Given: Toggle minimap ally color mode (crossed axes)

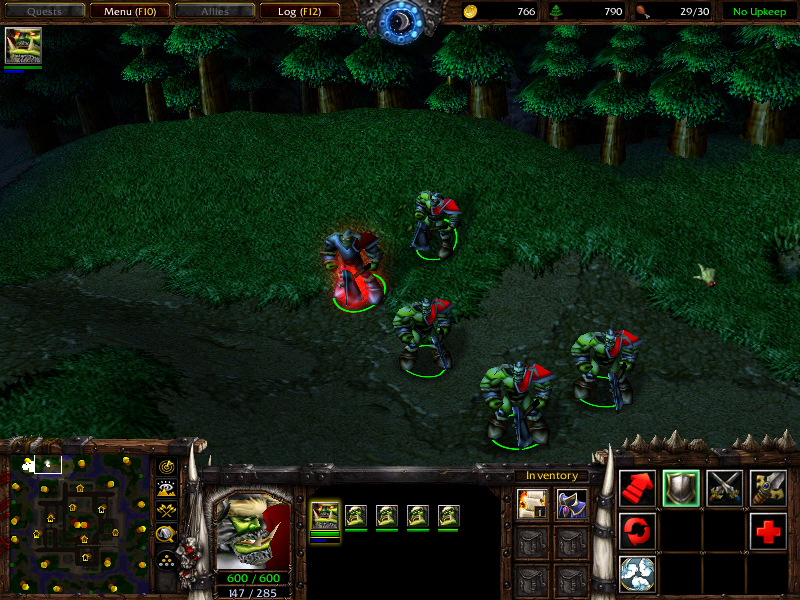Looking at the screenshot, I should [166, 511].
